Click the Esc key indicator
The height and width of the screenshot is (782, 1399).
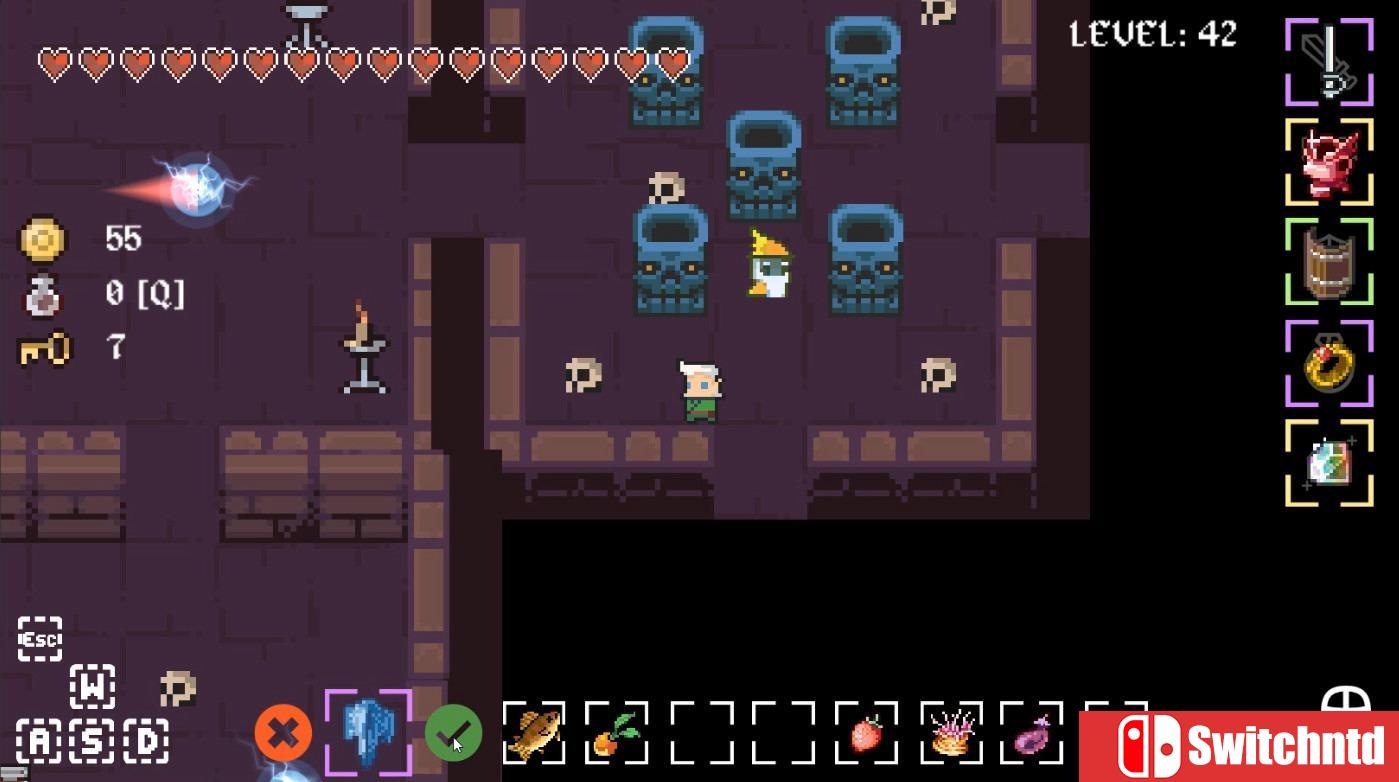click(x=38, y=637)
